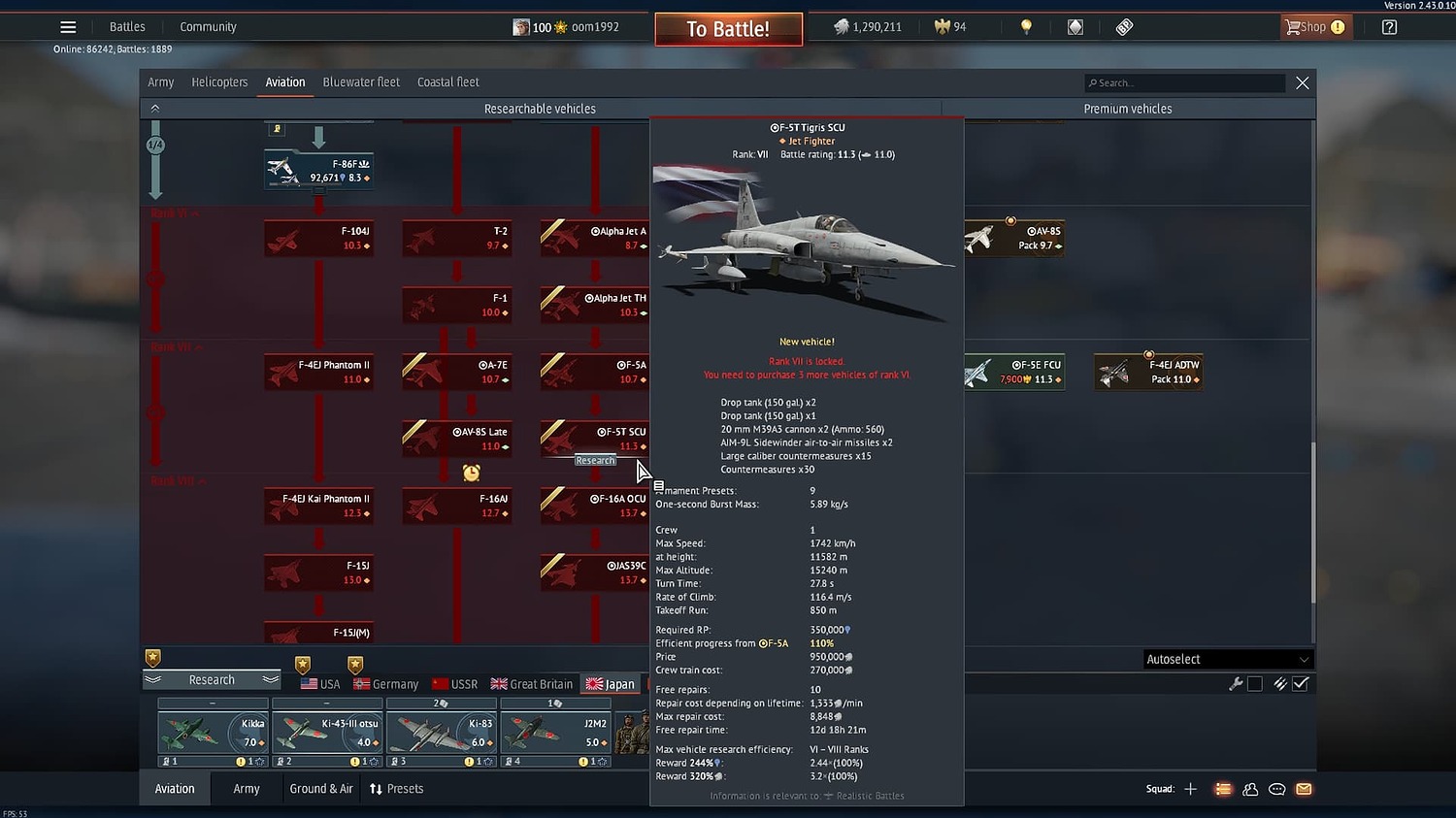Screen dimensions: 1456x818
Task: Switch to the Helicopters tab
Action: point(219,82)
